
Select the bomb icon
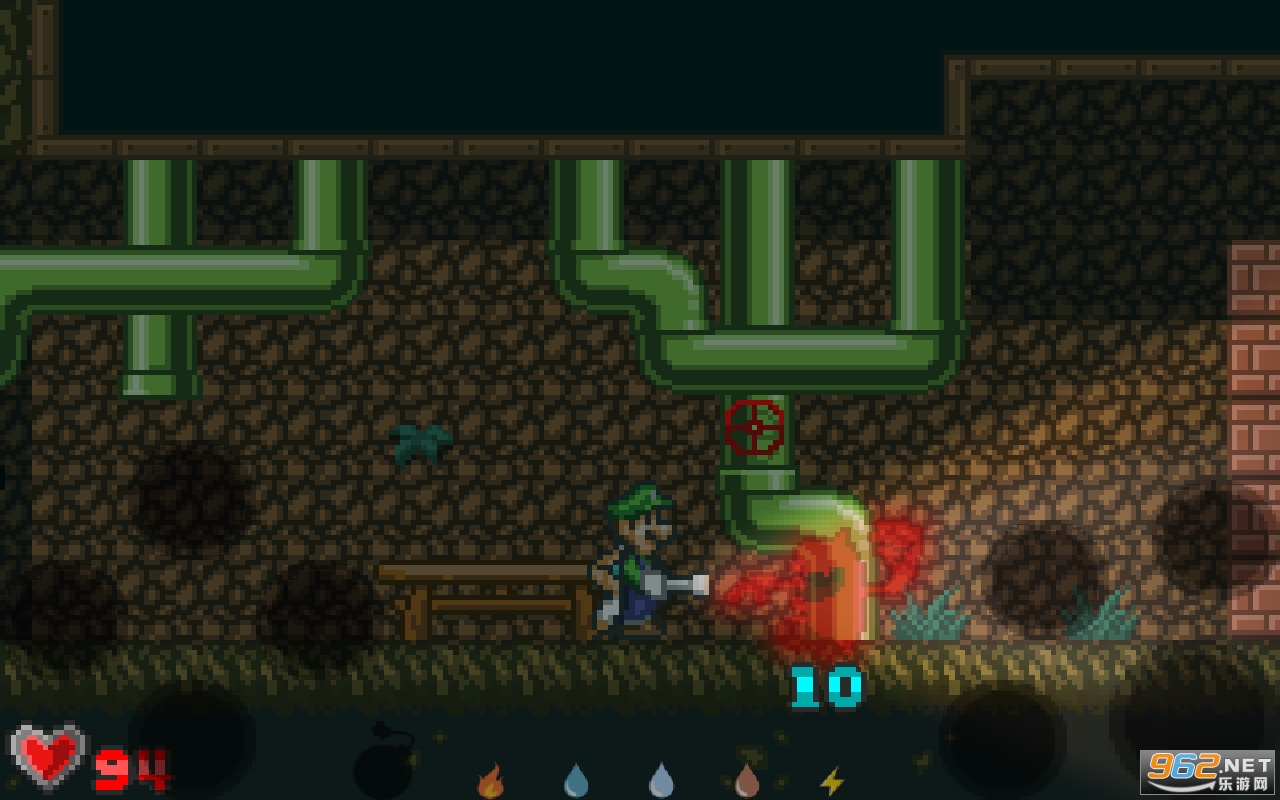383,765
